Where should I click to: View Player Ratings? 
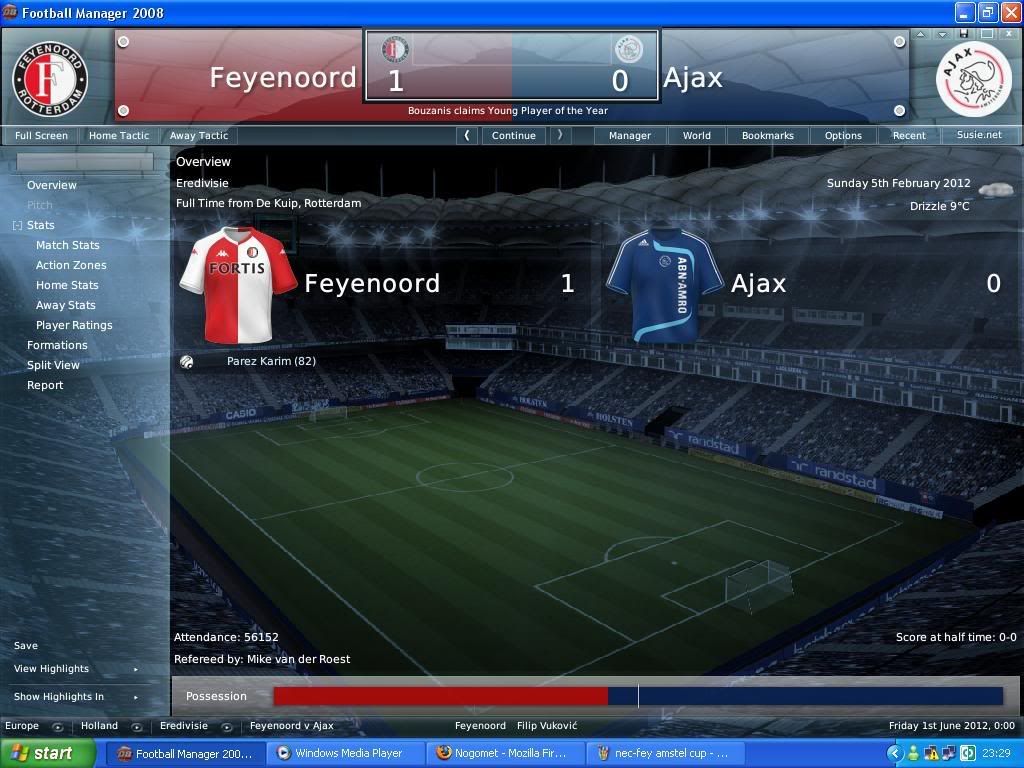point(74,325)
